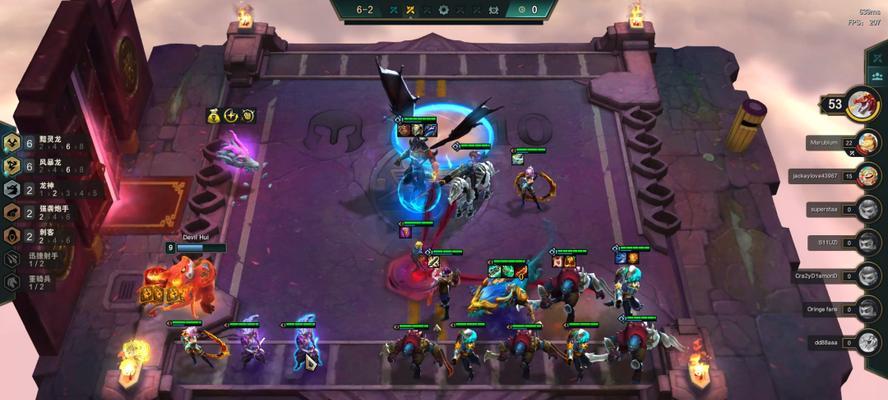Viewport: 888px width, 400px height.
Task: Select the 黯灵龙 trait entry
Action: [40, 142]
